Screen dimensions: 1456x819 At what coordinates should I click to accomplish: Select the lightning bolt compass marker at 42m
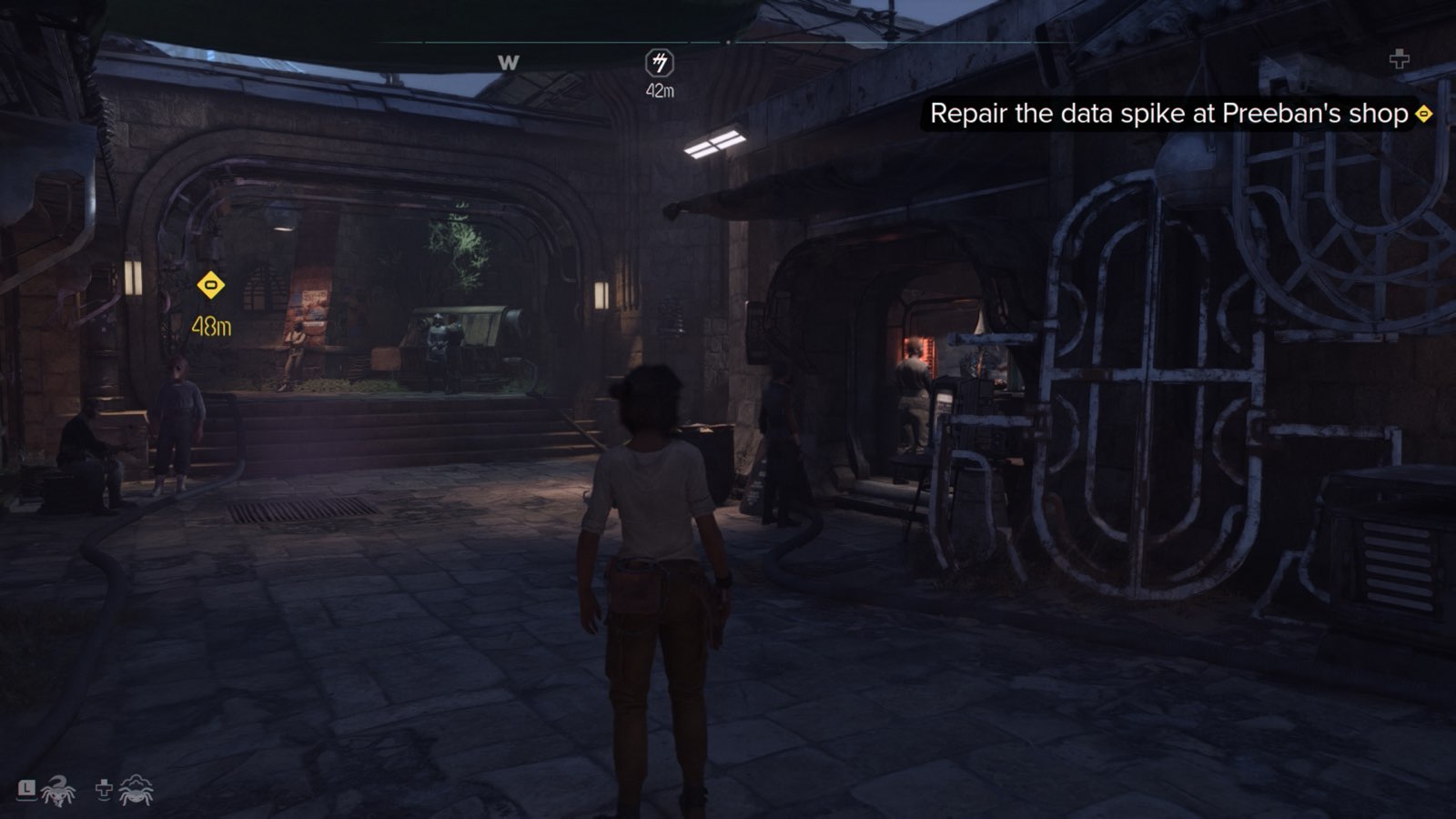coord(659,63)
